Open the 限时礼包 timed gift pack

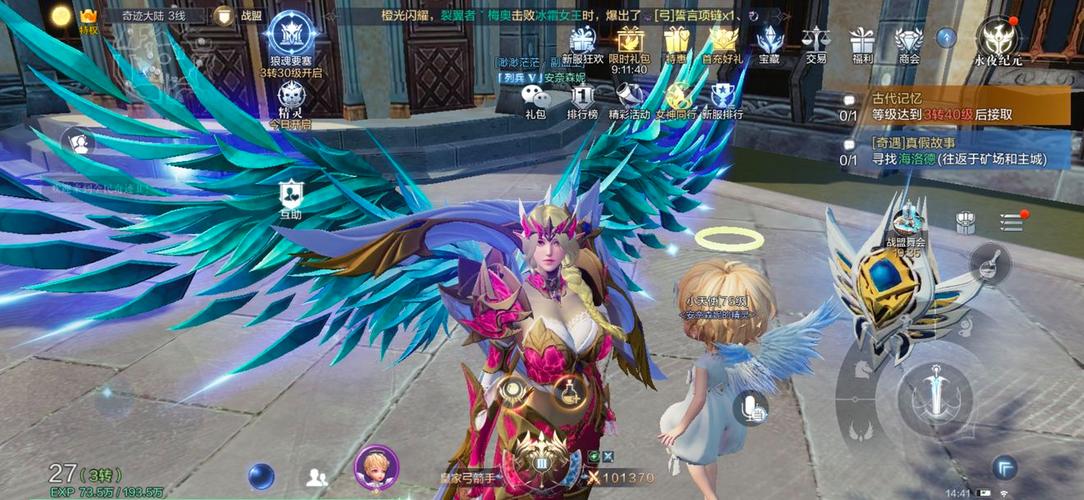630,42
